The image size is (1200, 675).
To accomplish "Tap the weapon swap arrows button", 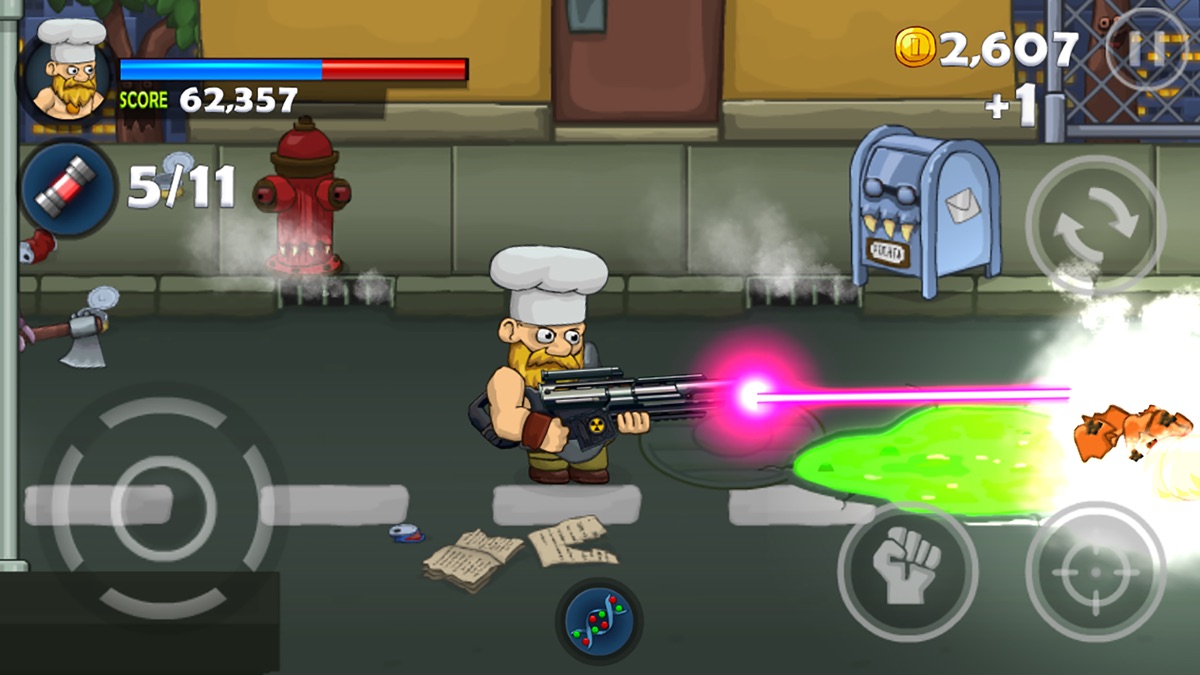I will coord(1095,225).
